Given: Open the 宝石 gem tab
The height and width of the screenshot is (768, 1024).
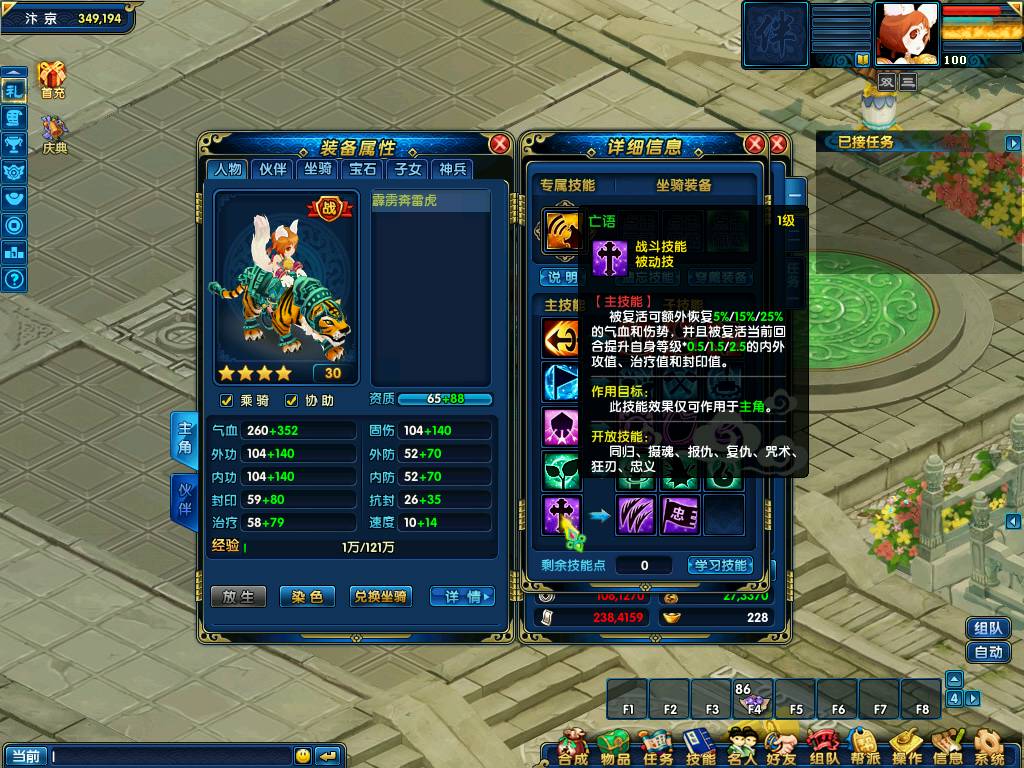Looking at the screenshot, I should click(362, 169).
